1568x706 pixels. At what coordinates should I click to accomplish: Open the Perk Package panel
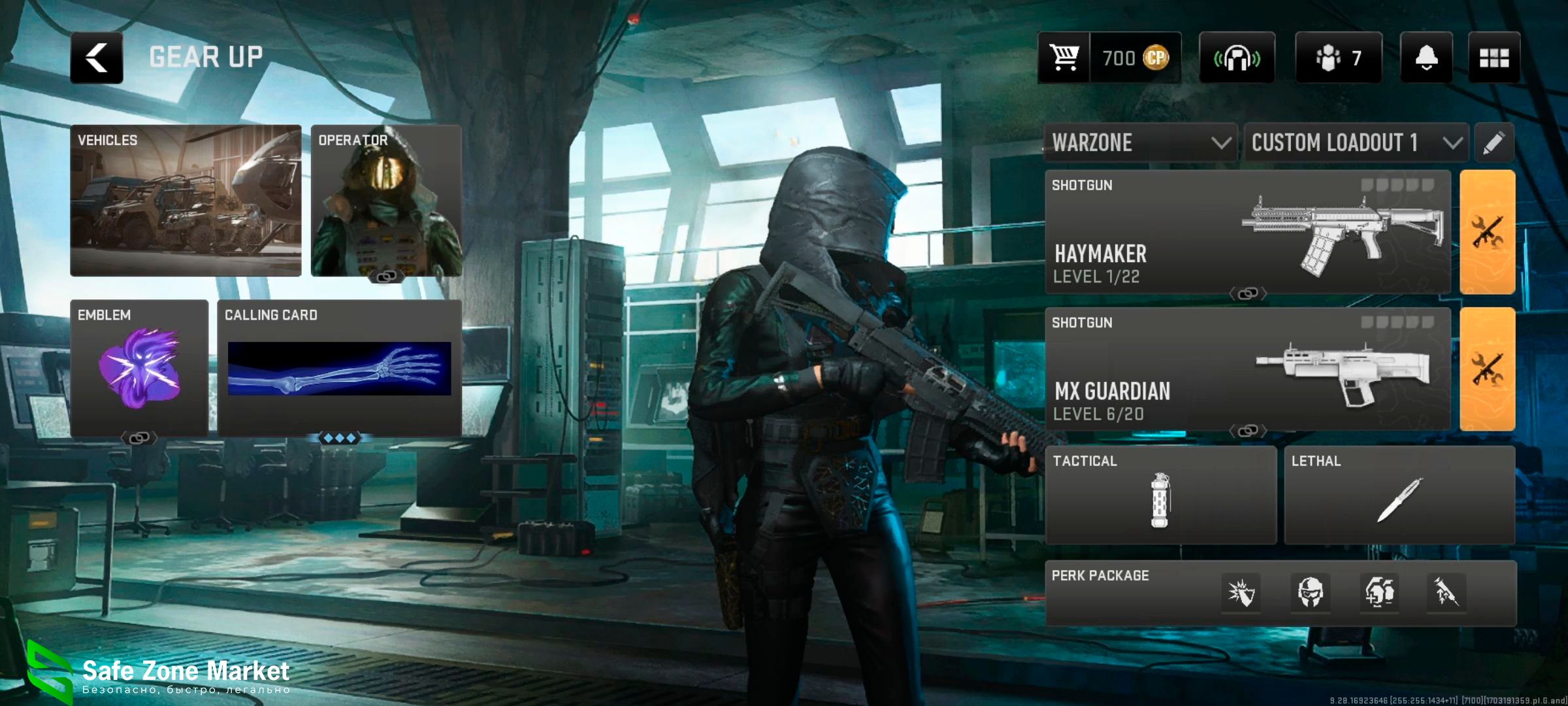(1281, 593)
